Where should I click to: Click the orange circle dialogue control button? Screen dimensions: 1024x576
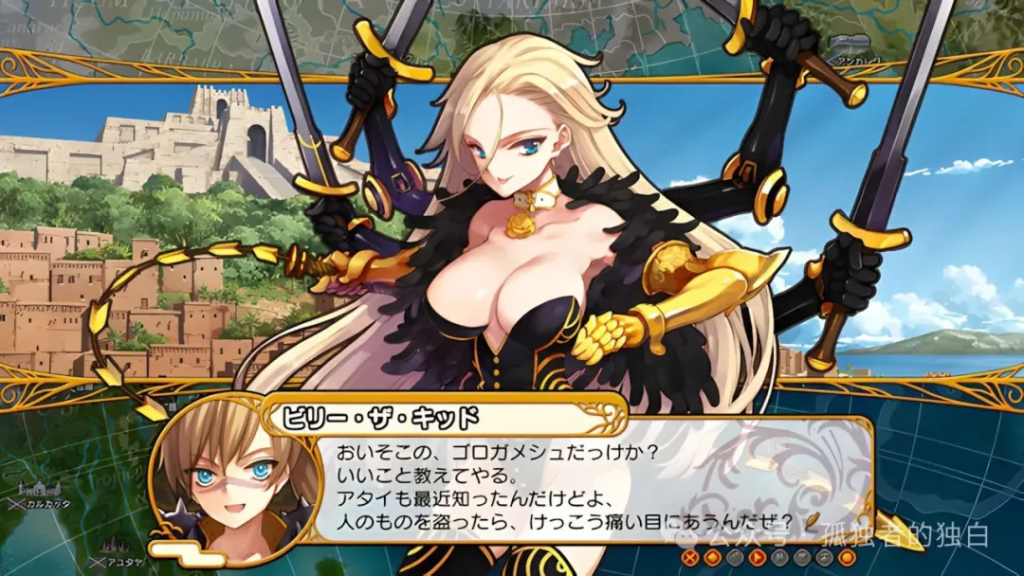[847, 557]
